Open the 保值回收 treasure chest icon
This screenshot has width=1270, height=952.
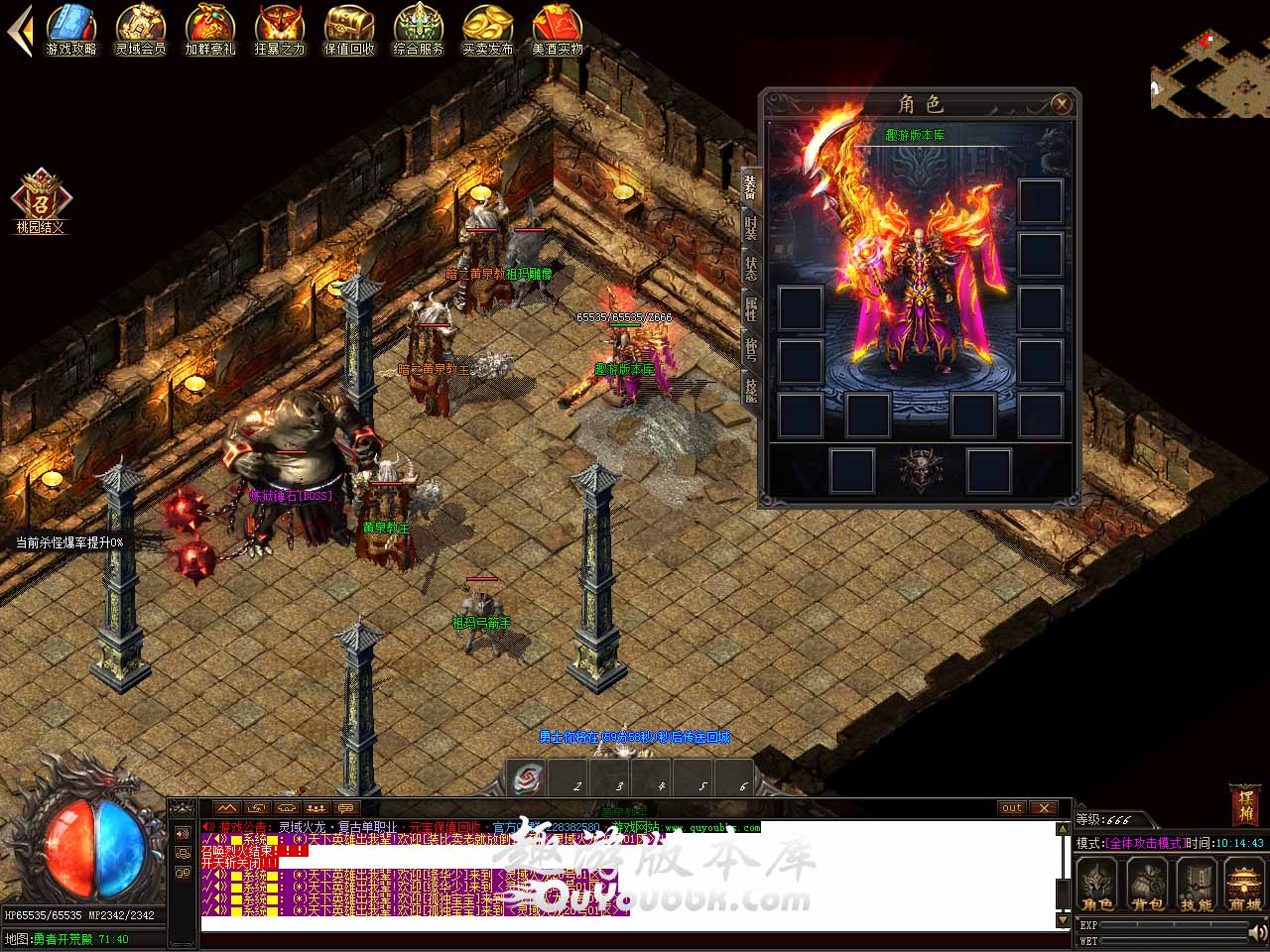tap(349, 28)
